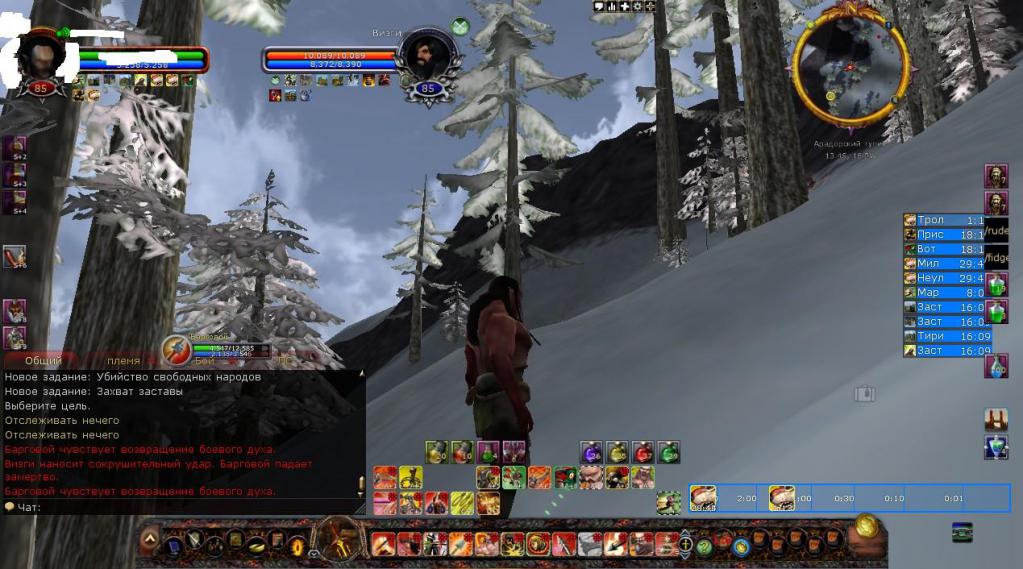Use the round green potion quickslot
The width and height of the screenshot is (1023, 569).
coord(669,452)
